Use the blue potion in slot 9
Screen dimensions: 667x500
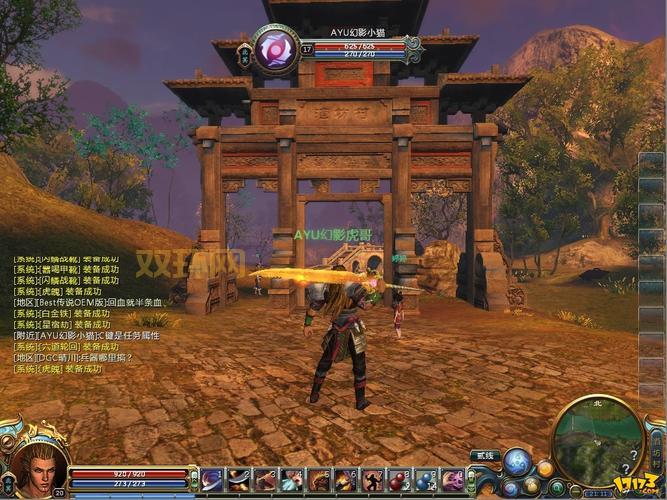coord(426,480)
